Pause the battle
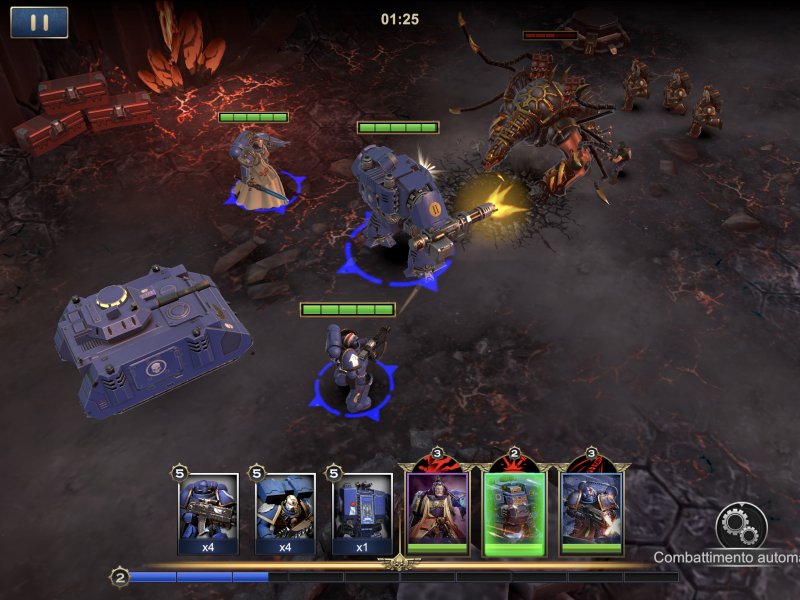 [39, 22]
